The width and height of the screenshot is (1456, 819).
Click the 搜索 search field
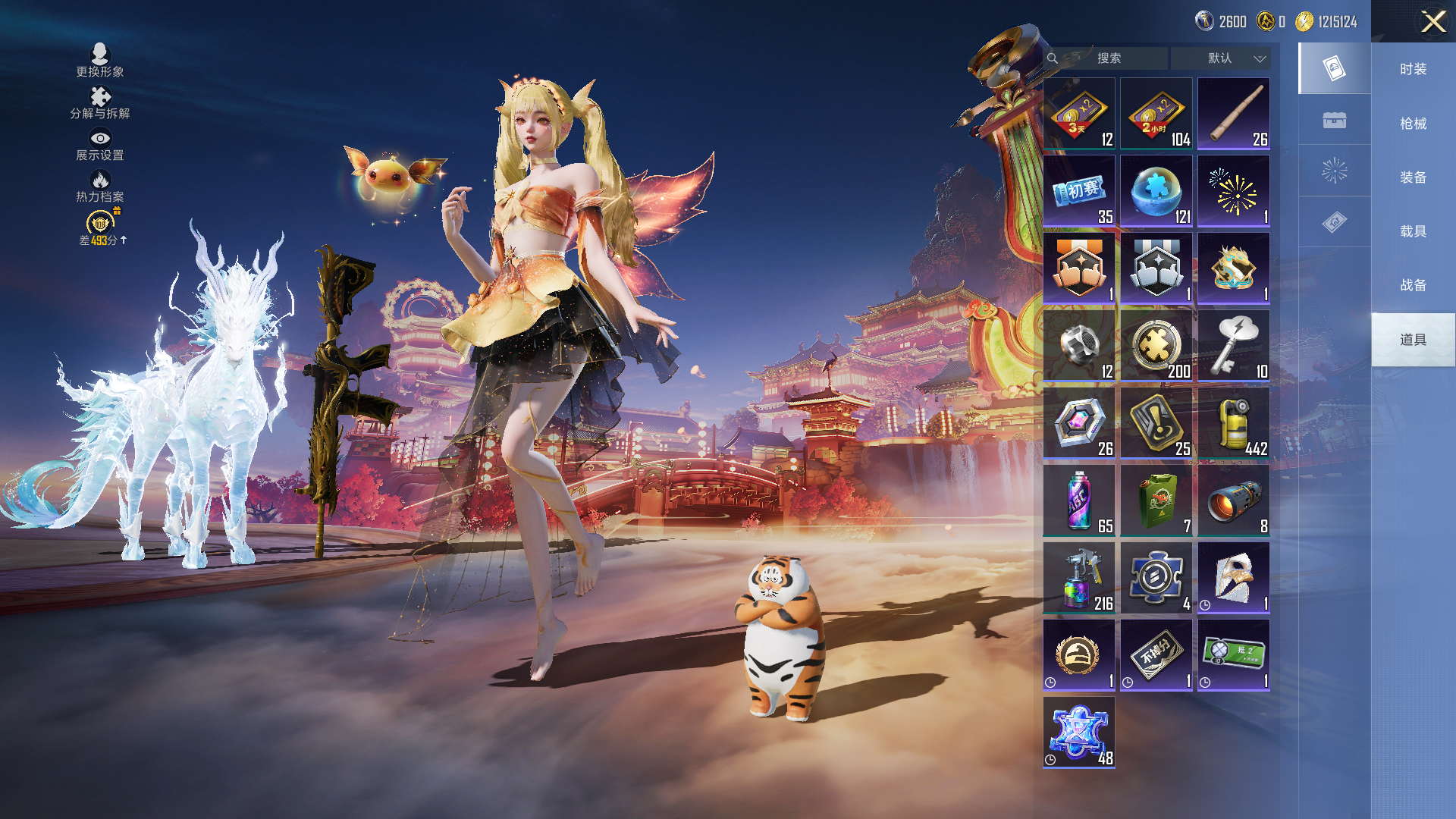[x=1108, y=58]
